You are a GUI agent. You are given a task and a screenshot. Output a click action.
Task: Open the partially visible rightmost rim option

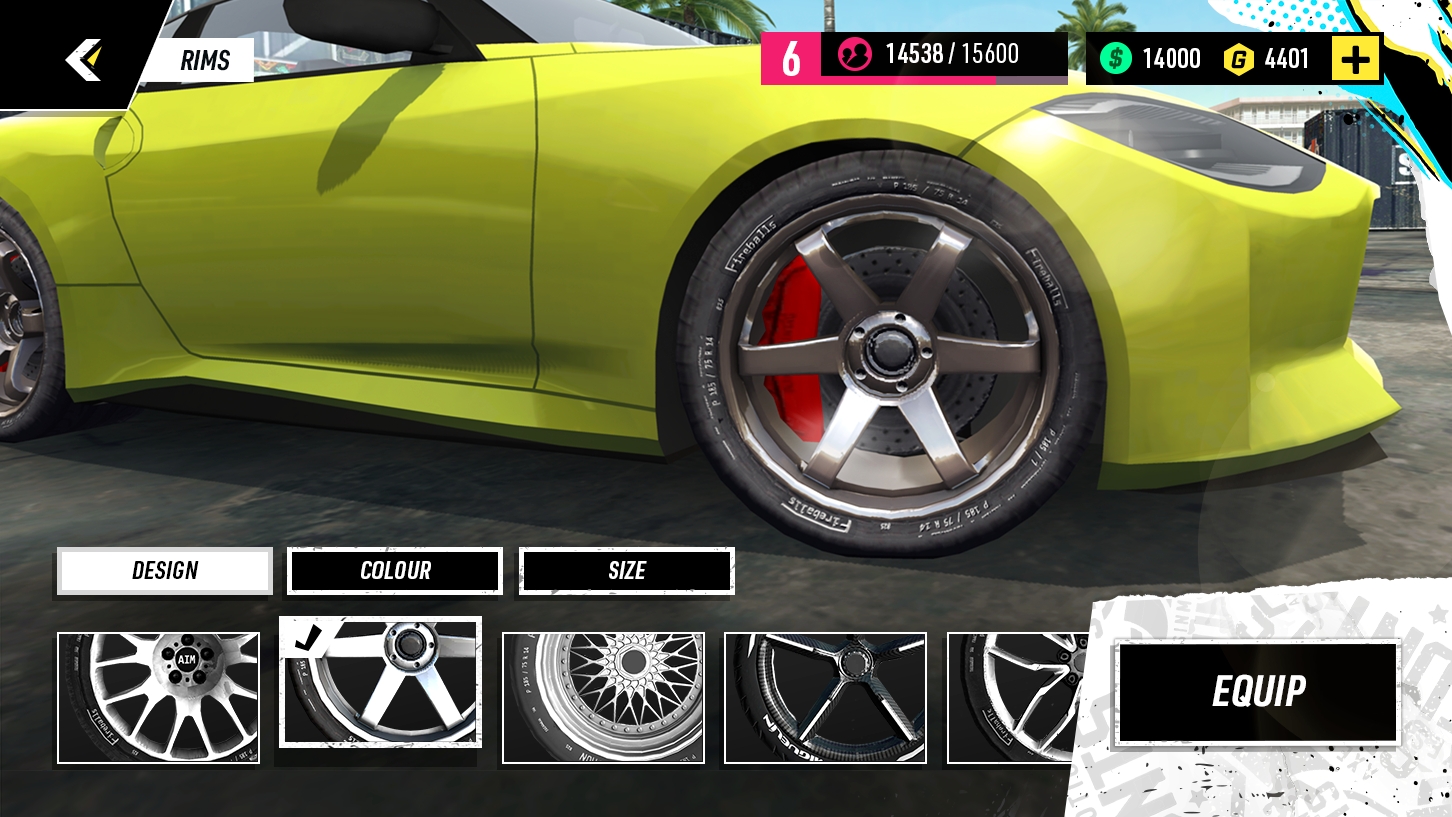pos(1010,697)
